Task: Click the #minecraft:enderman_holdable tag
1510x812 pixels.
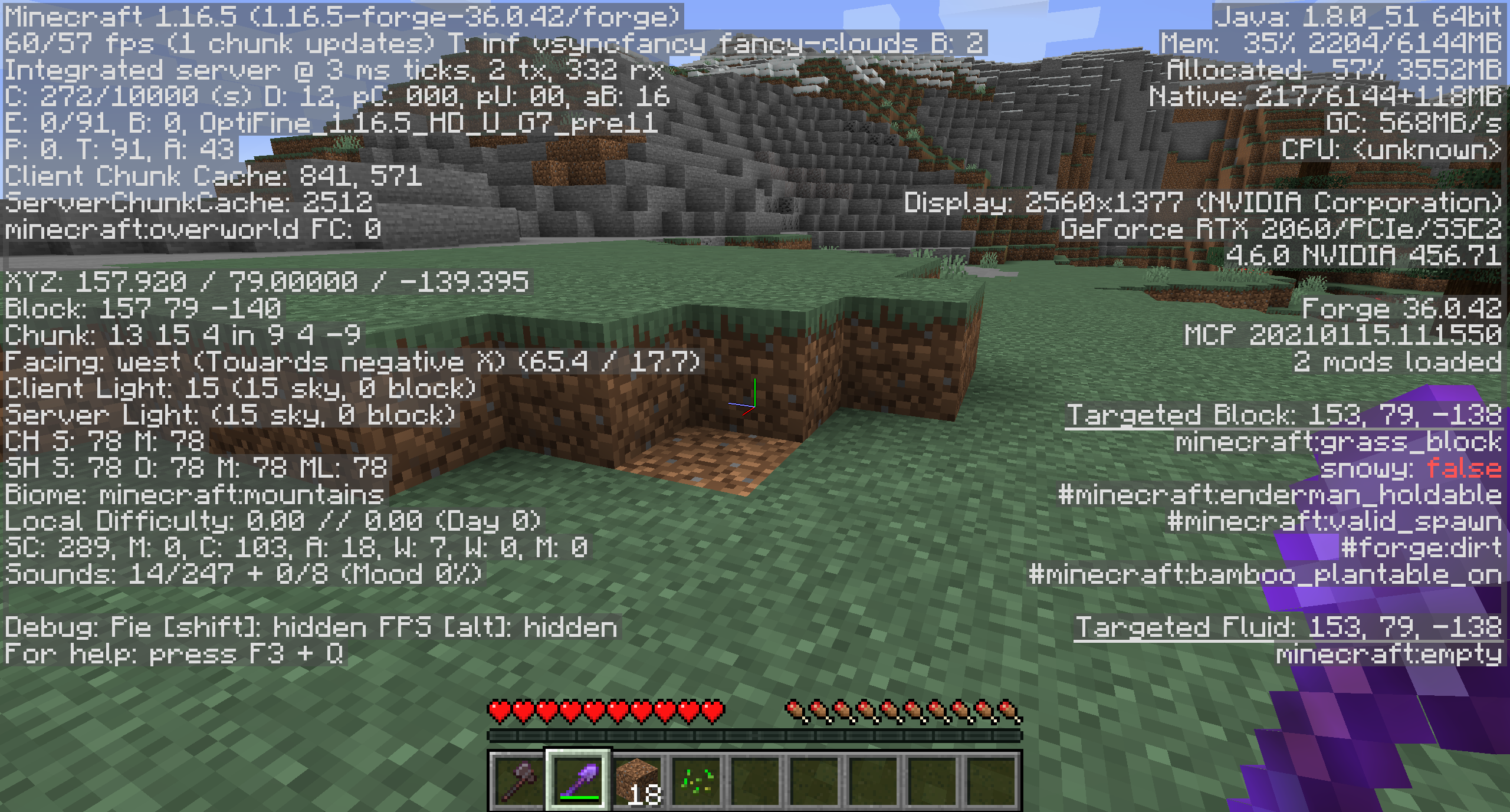Action: [1280, 494]
